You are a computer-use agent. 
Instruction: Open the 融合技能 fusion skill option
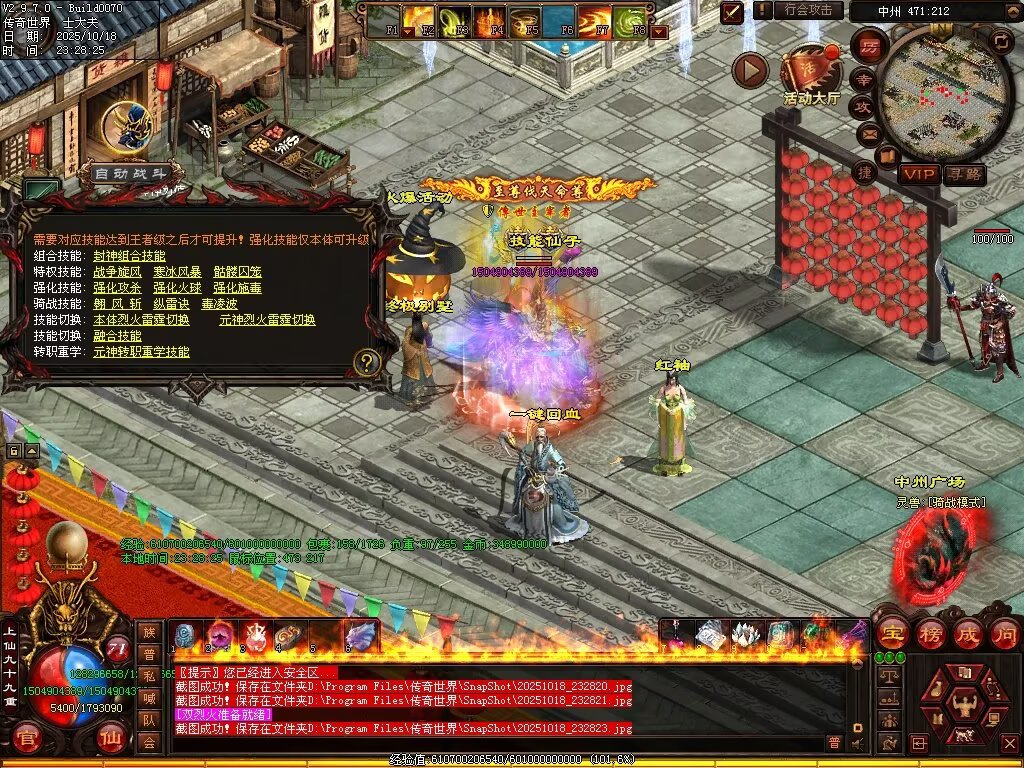(118, 336)
